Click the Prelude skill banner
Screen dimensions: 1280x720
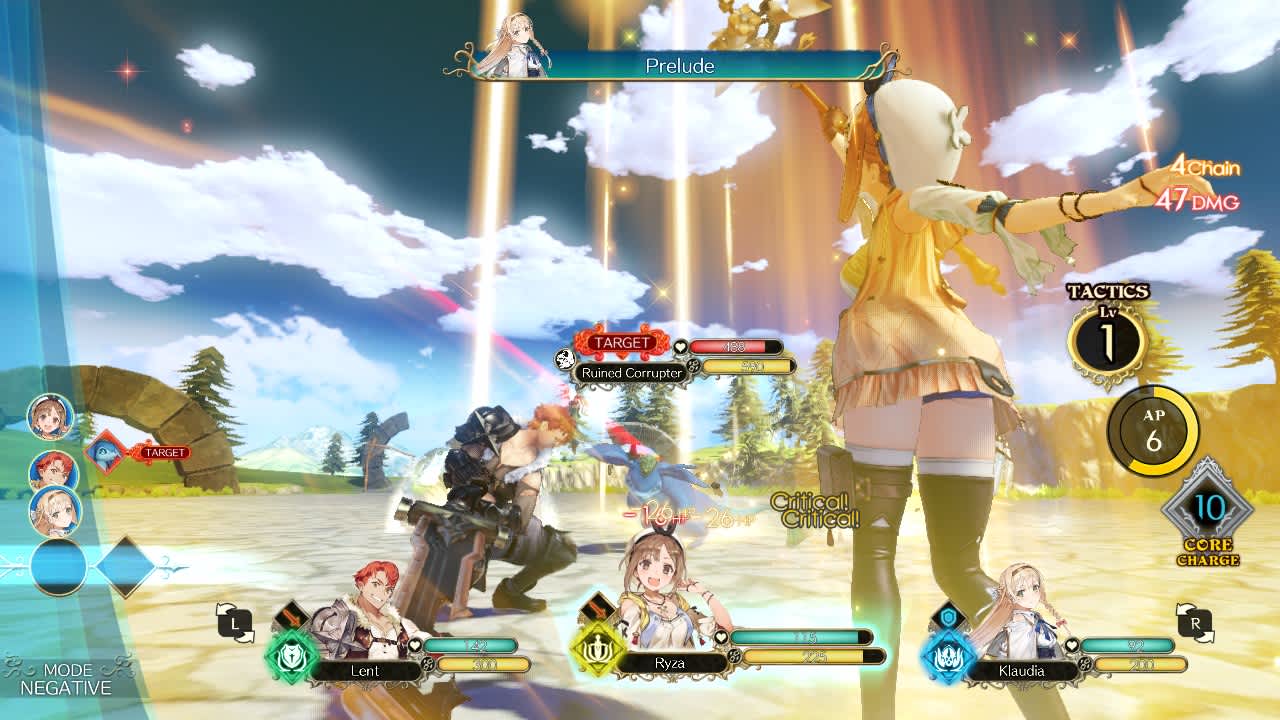click(x=680, y=66)
